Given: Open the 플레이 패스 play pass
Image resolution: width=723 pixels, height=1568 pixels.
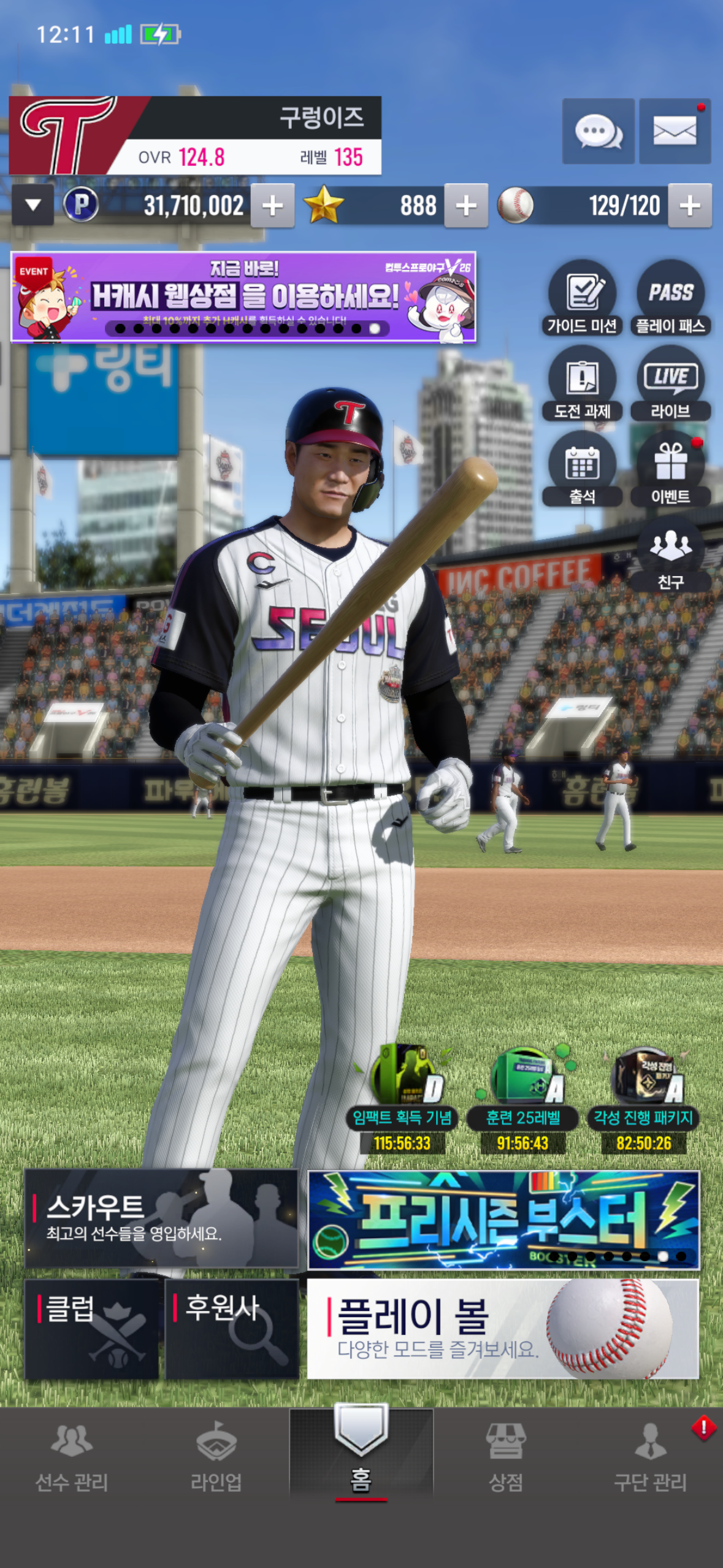Looking at the screenshot, I should [671, 299].
